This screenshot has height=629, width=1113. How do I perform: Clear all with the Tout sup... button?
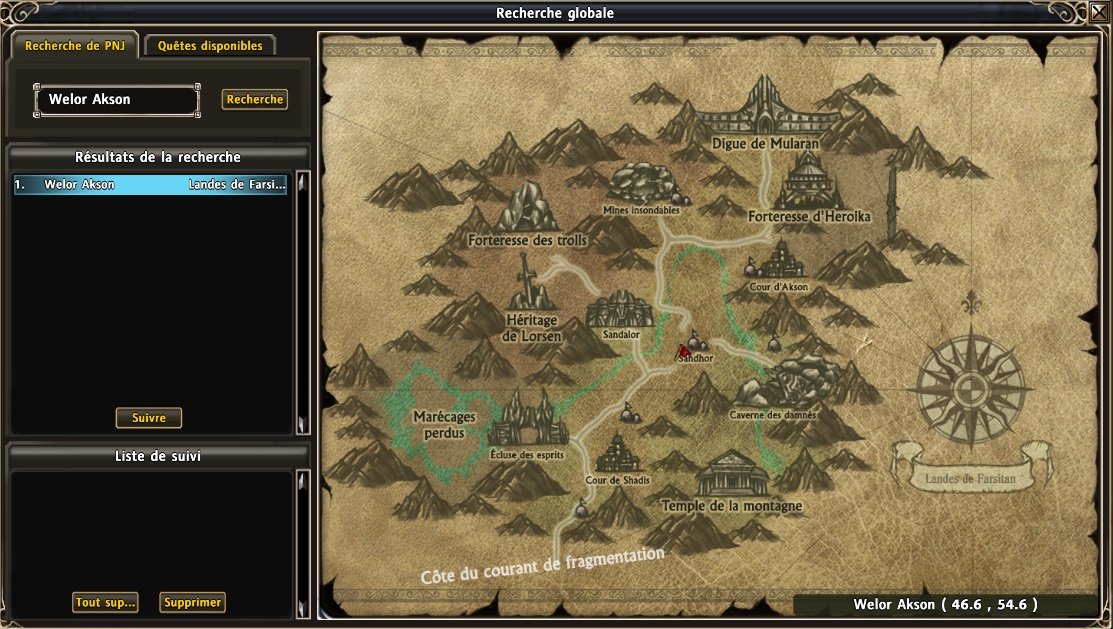tap(105, 603)
